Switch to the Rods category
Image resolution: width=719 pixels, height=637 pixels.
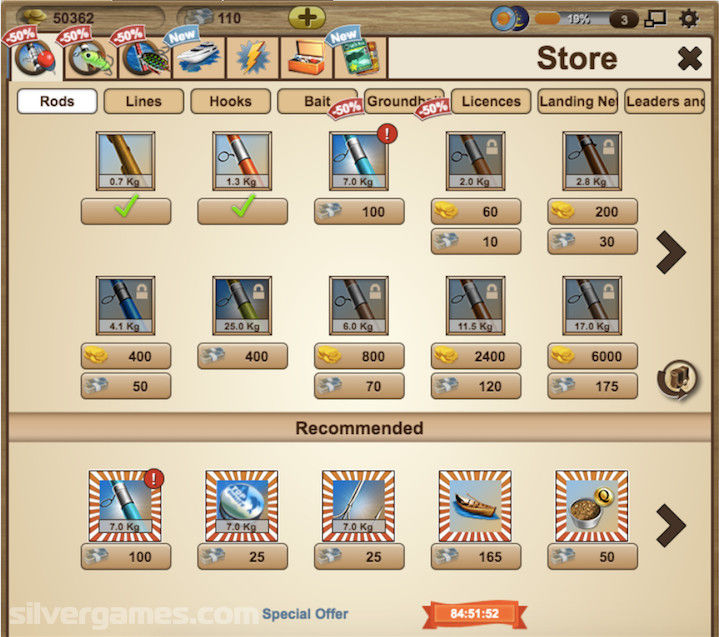(x=57, y=101)
